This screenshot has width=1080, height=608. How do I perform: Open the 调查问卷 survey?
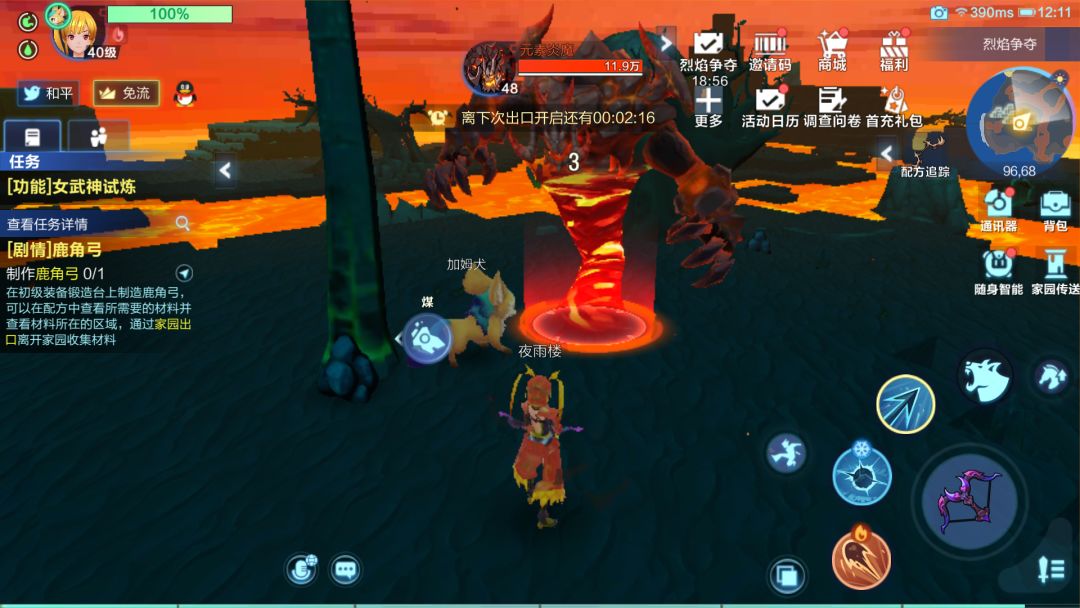[831, 106]
